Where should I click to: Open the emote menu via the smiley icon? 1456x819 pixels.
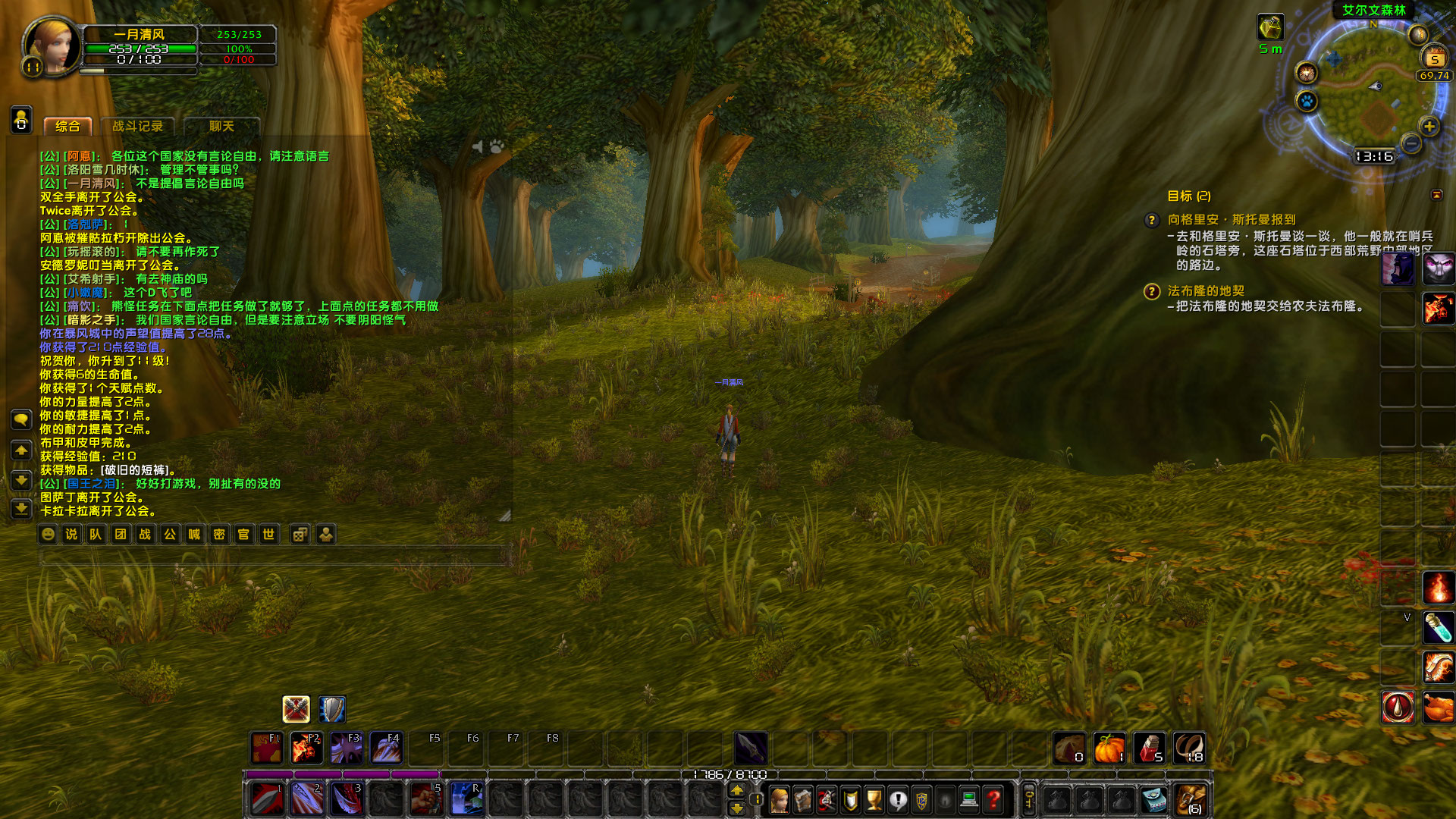(x=46, y=534)
